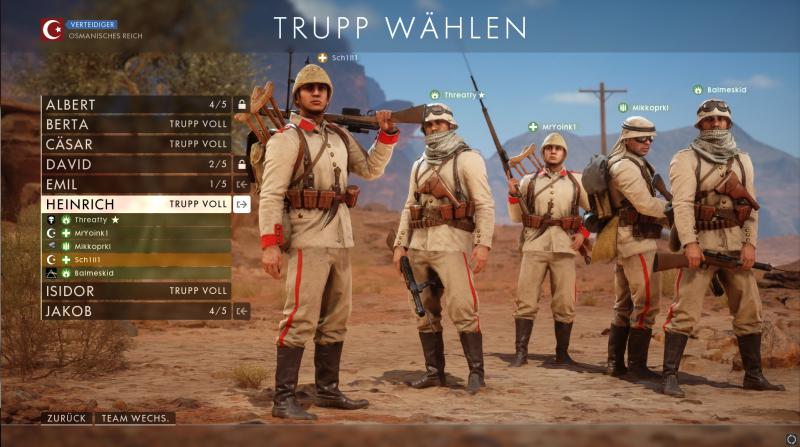The height and width of the screenshot is (447, 800).
Task: Select squad member Threatty in the list
Action: point(136,219)
